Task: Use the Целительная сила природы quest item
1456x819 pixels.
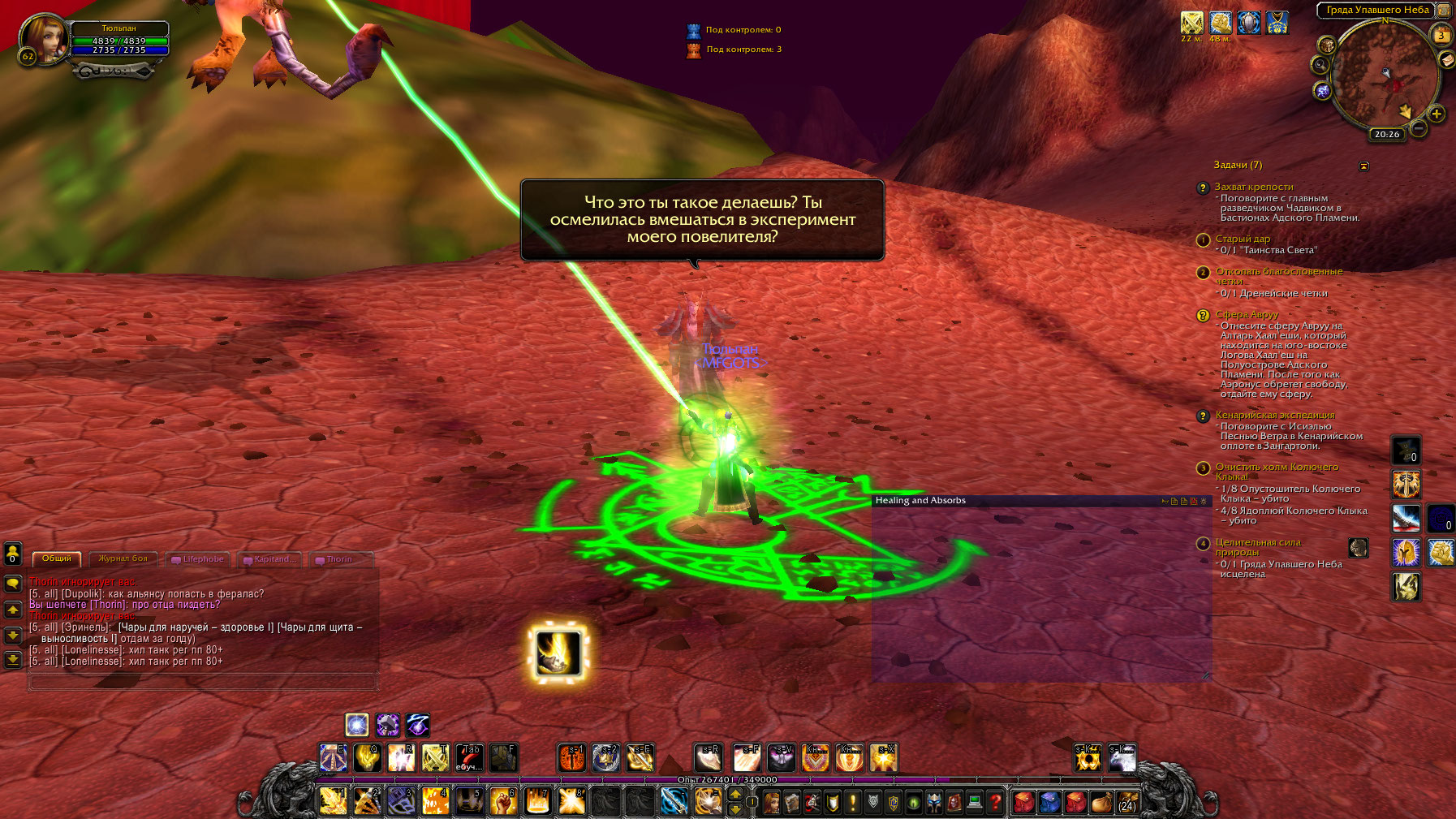Action: 1358,548
